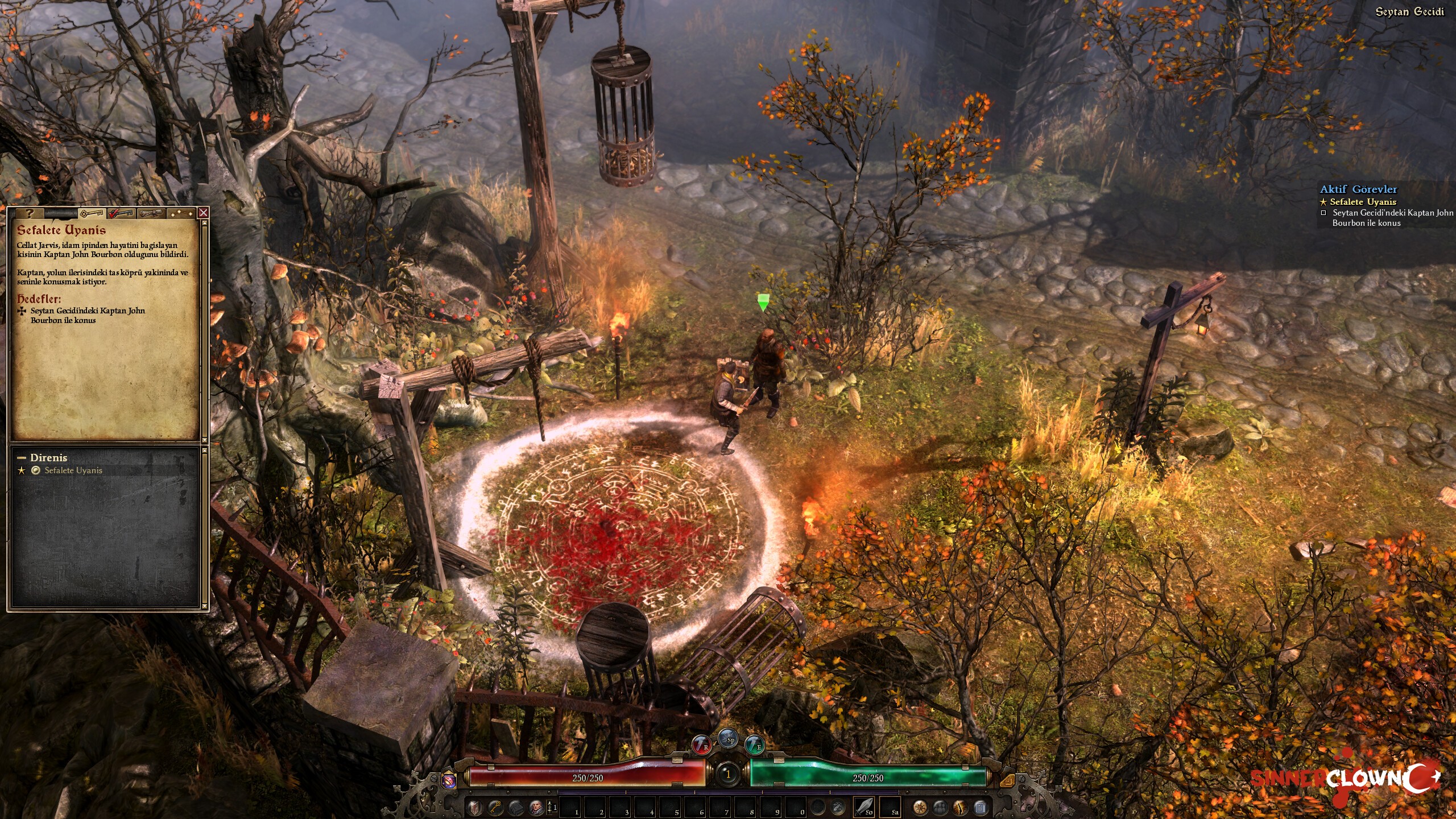Click the character portrait icon on hotbar
The image size is (1456, 819).
536,807
